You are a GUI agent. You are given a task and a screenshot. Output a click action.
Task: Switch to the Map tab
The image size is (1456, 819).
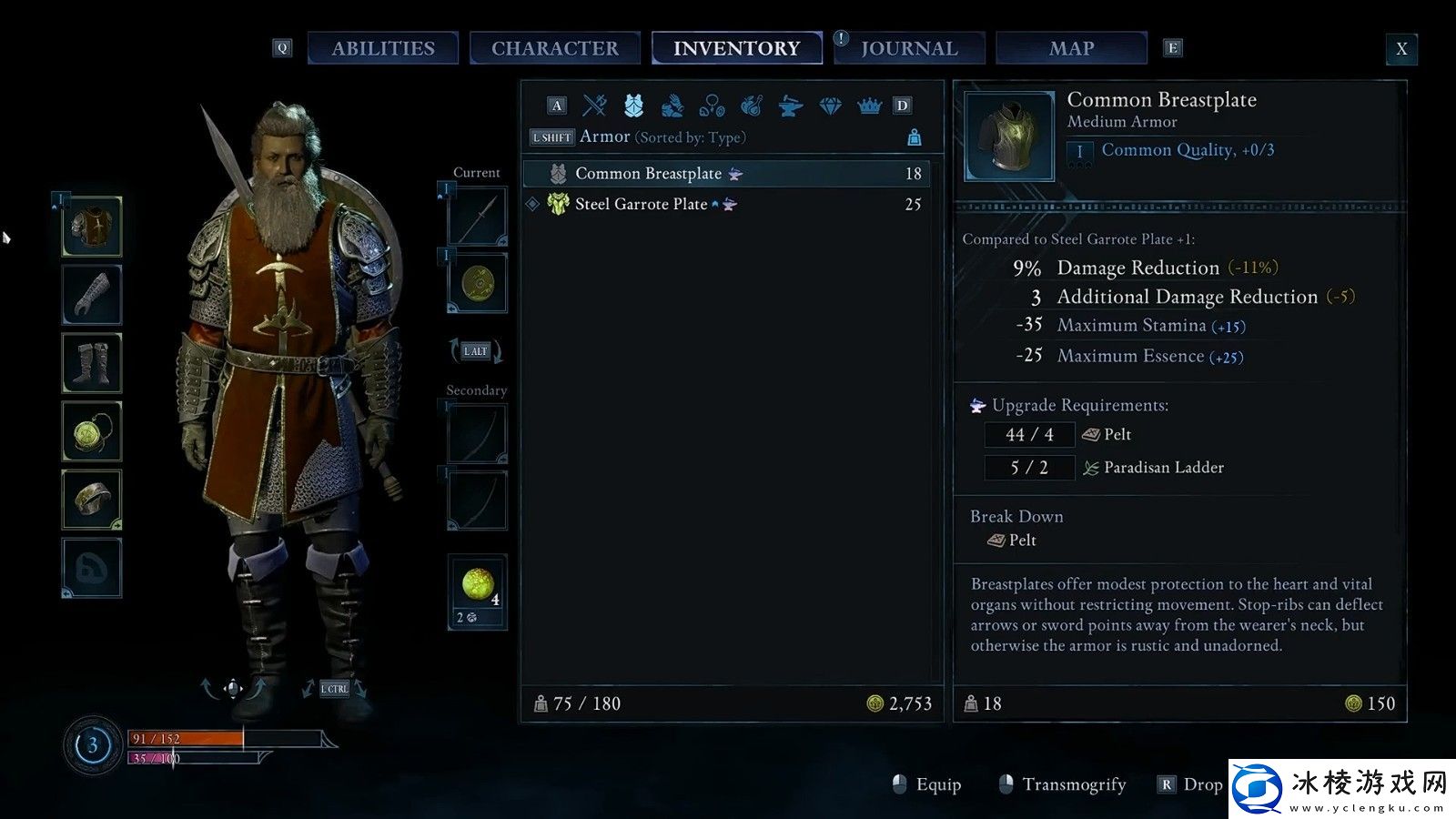tap(1071, 48)
